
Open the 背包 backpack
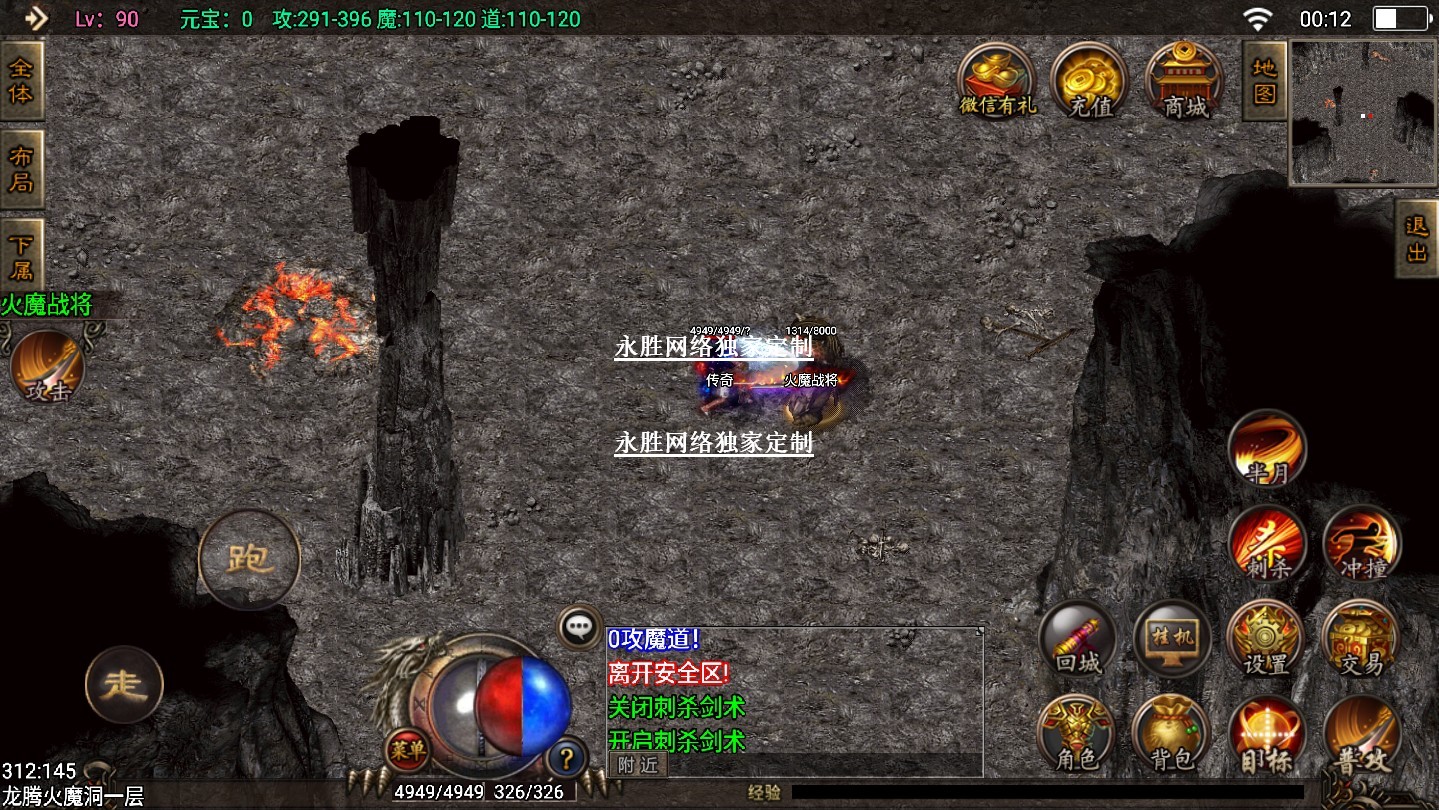(1171, 733)
